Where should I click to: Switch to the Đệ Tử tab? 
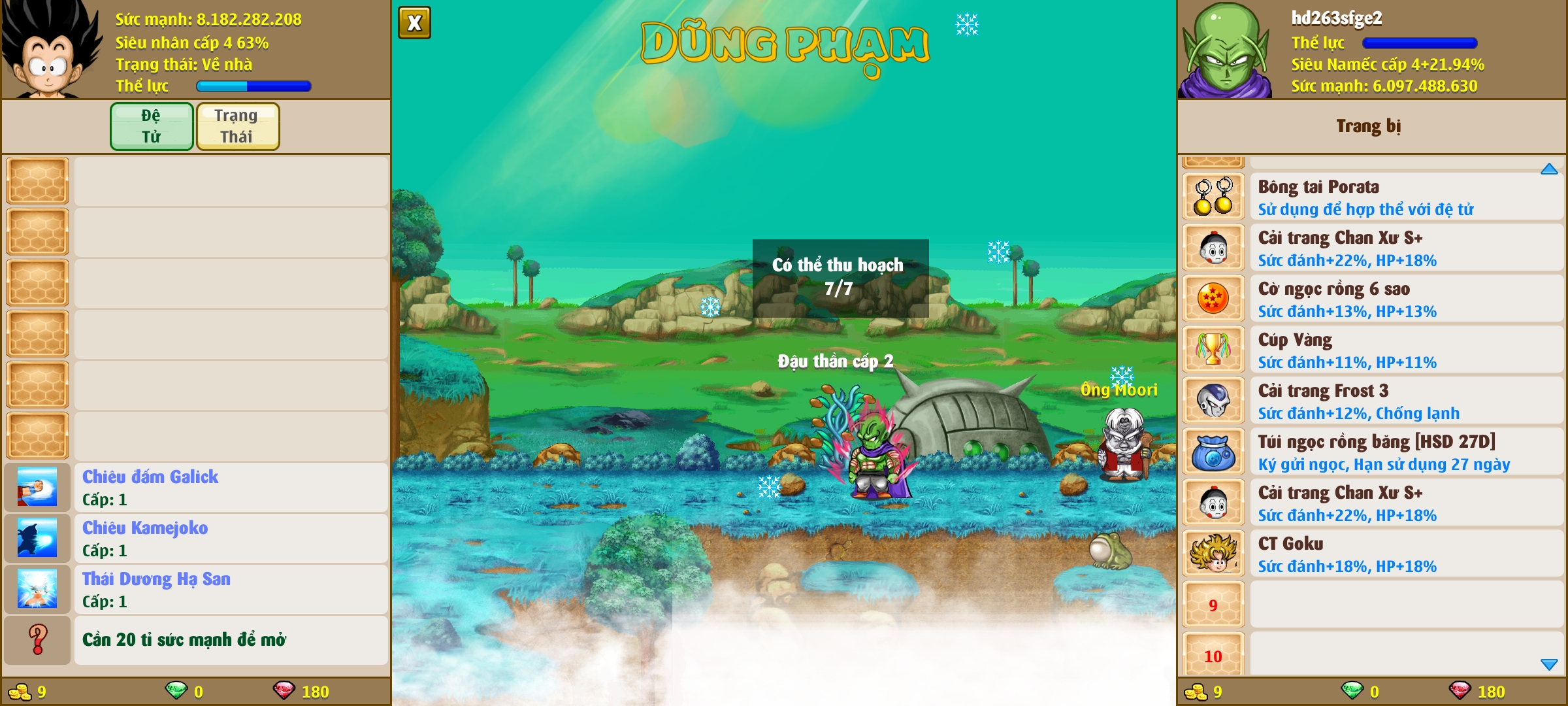pos(152,126)
